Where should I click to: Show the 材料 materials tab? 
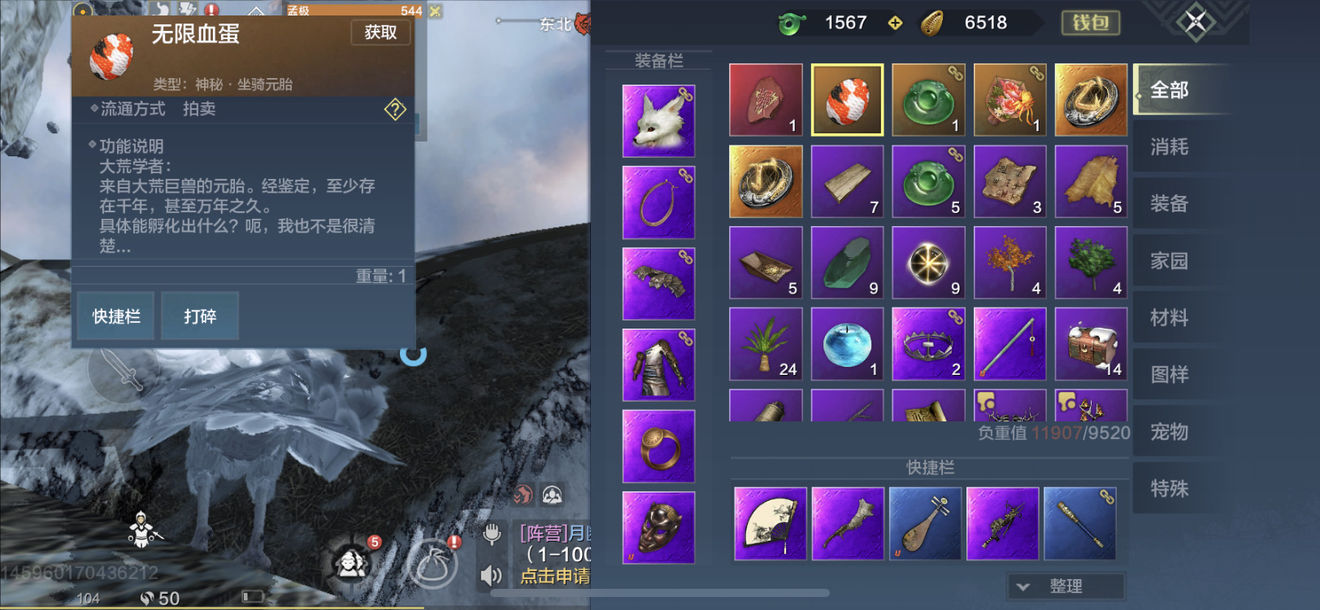[1169, 318]
